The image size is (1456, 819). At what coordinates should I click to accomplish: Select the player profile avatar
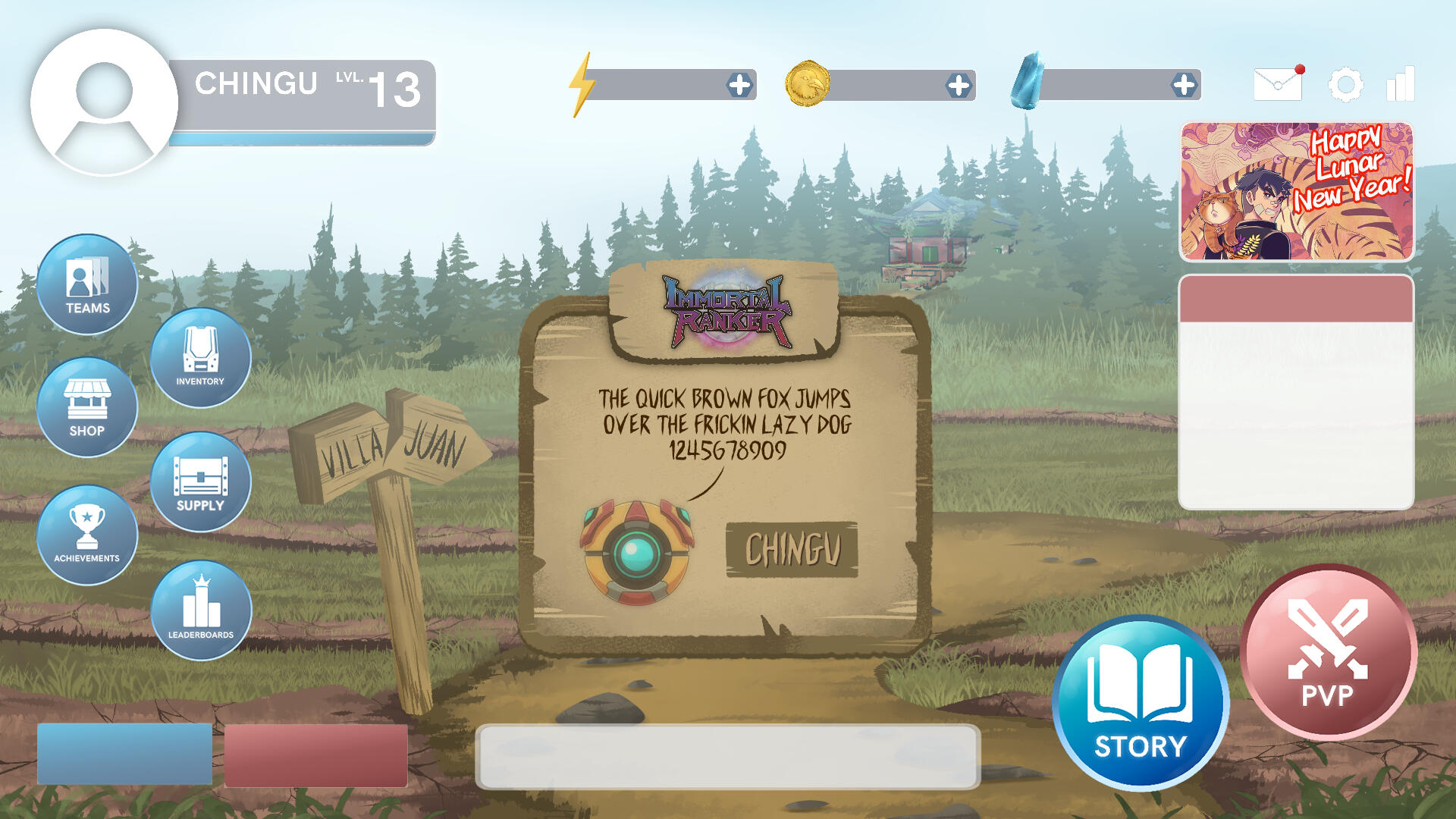point(104,102)
